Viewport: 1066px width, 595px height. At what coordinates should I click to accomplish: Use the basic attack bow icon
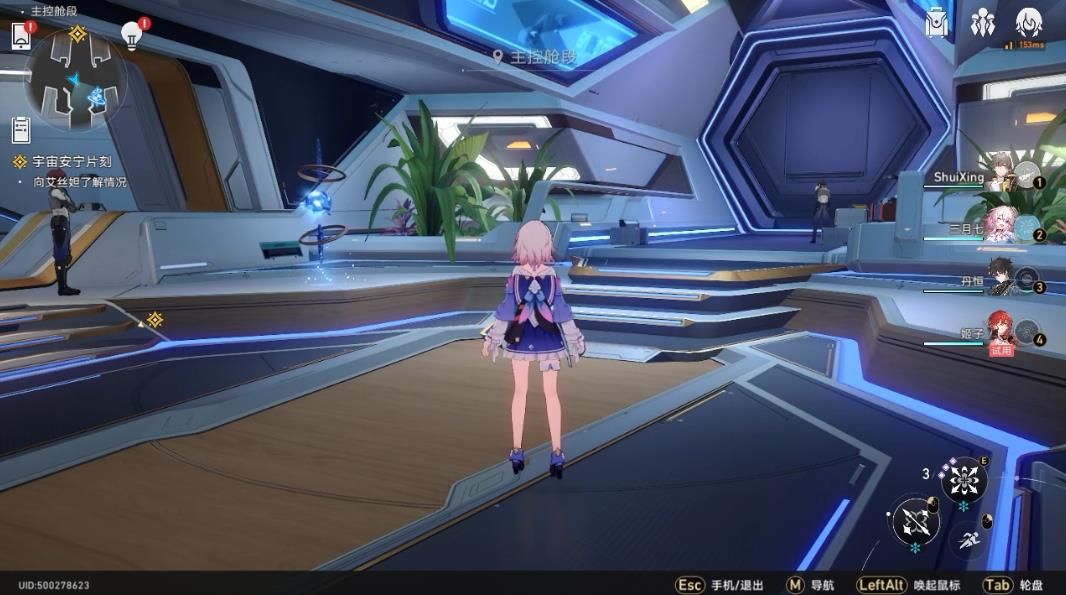[x=915, y=521]
